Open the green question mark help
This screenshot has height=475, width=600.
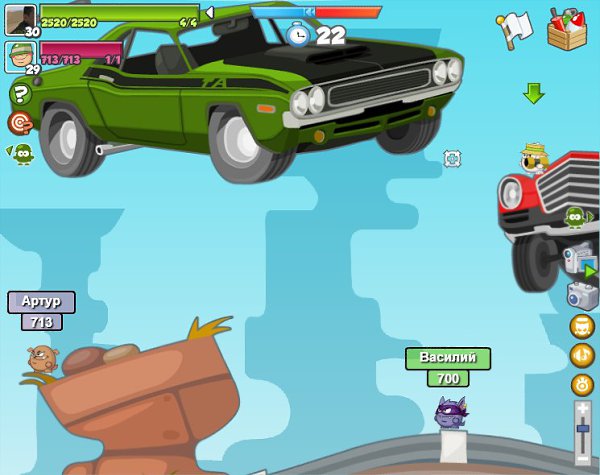pyautogui.click(x=19, y=95)
